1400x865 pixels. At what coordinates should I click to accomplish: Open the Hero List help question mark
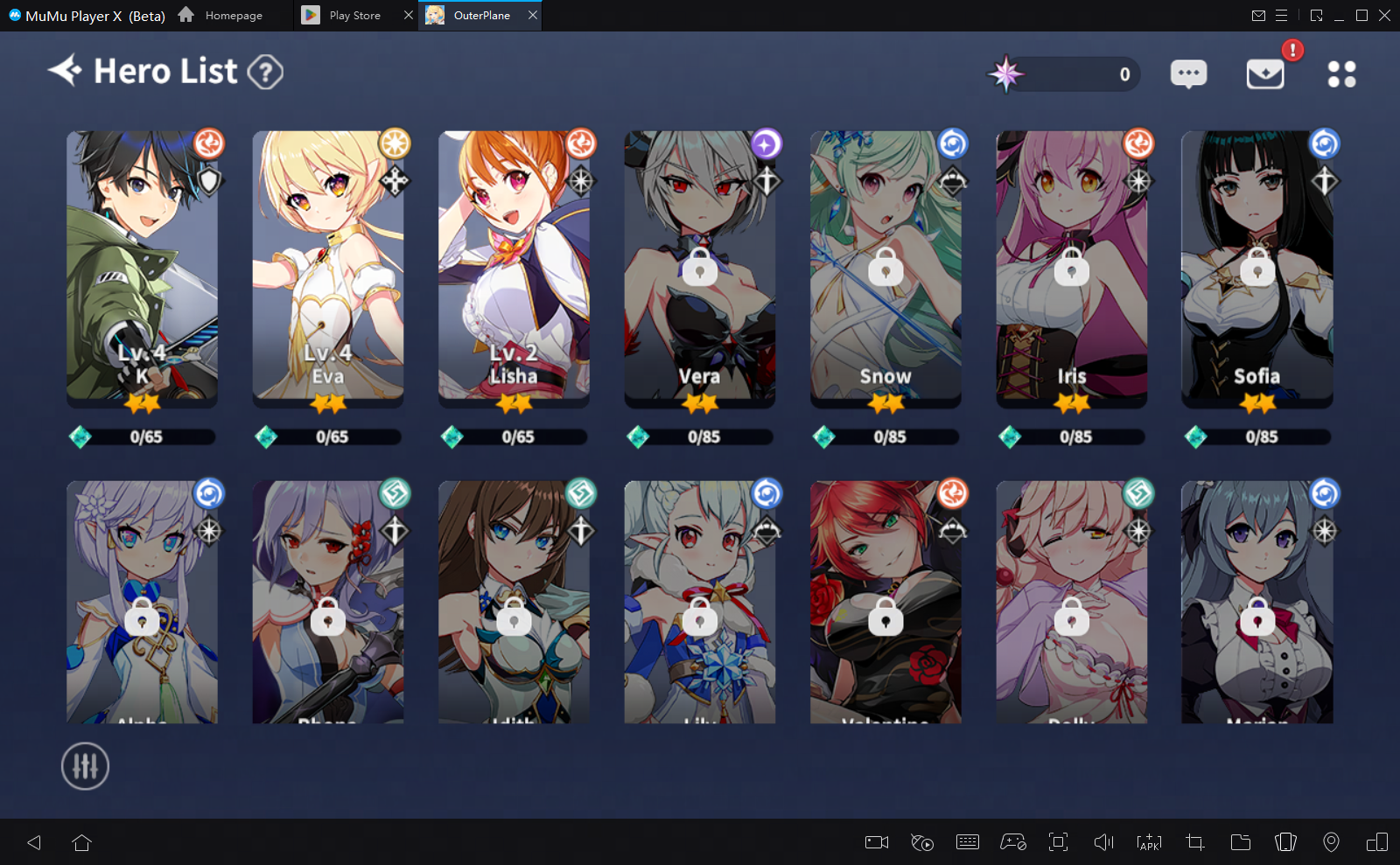265,72
